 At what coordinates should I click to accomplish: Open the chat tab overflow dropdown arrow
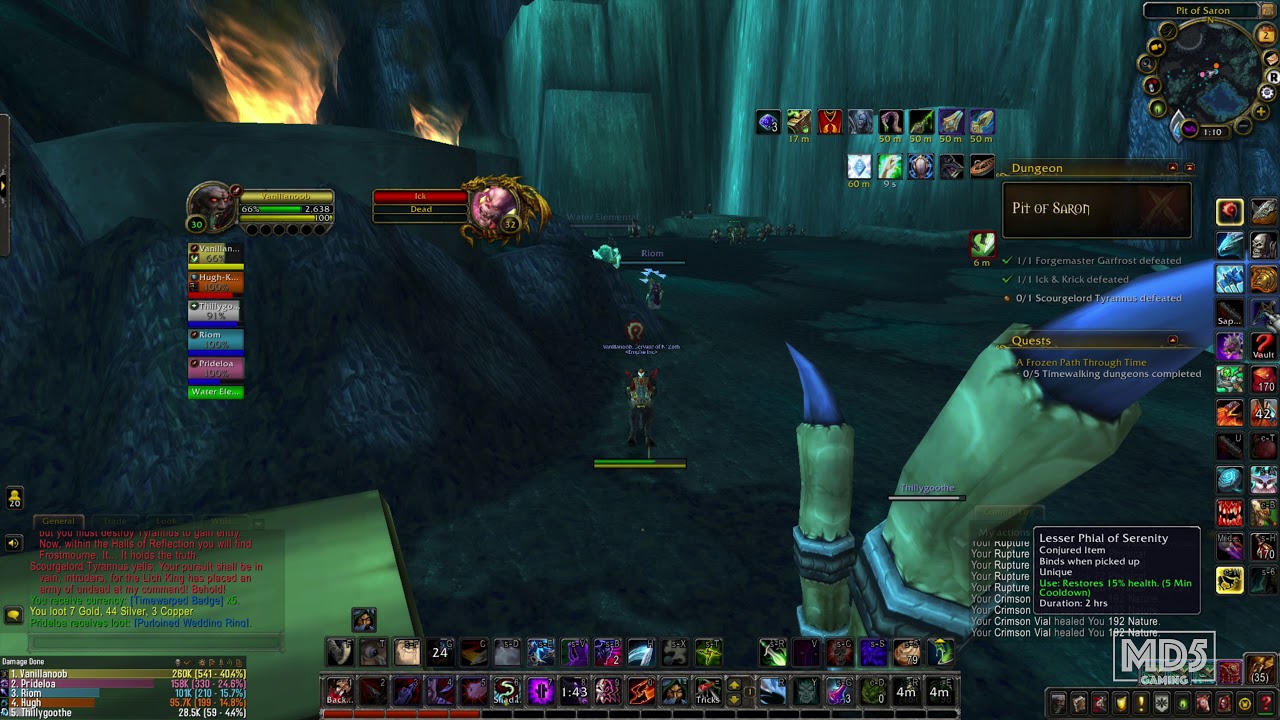tap(258, 523)
